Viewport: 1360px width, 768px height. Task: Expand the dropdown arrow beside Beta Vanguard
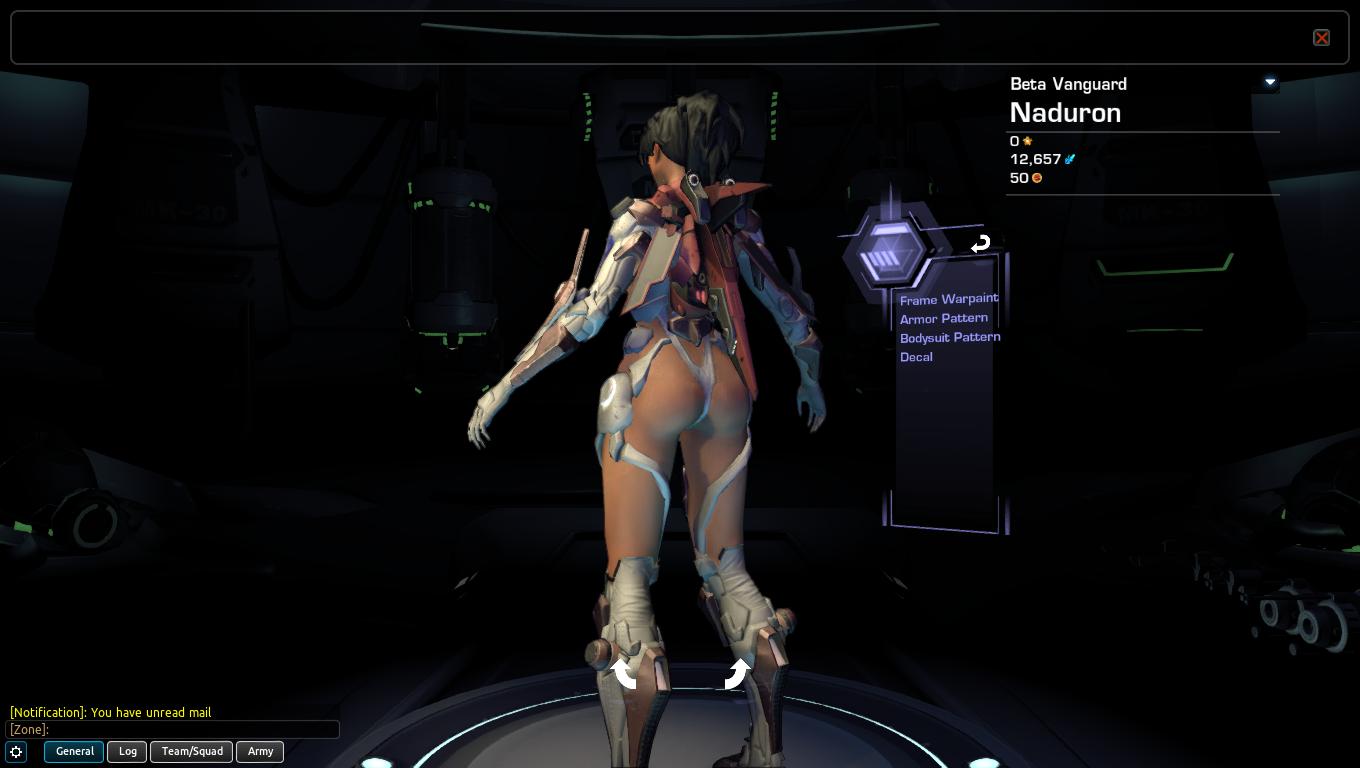[x=1270, y=82]
